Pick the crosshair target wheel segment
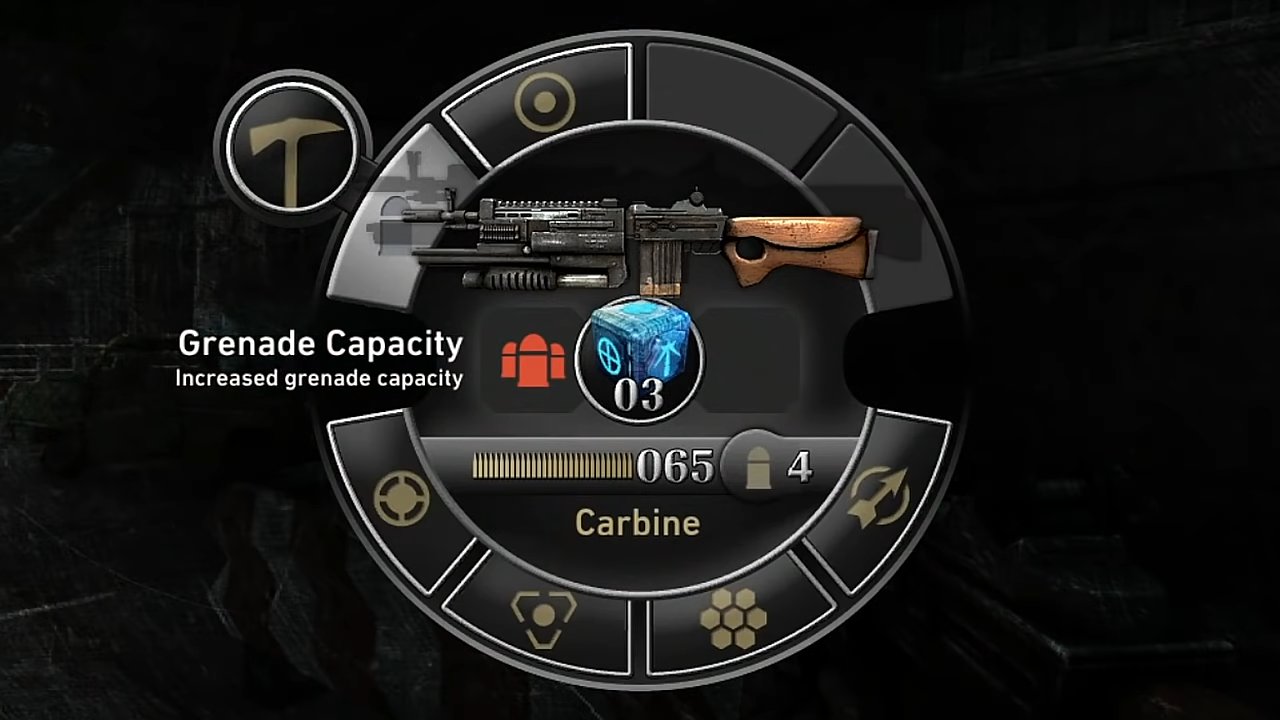This screenshot has height=720, width=1280. 401,498
